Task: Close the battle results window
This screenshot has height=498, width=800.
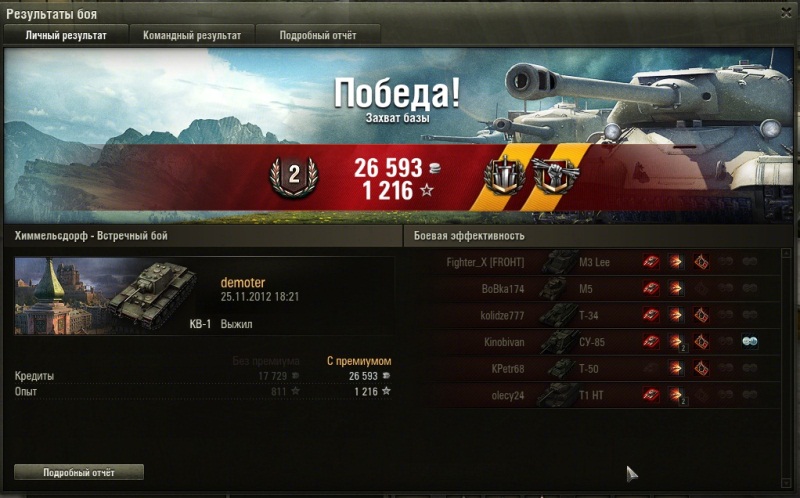Action: [785, 12]
